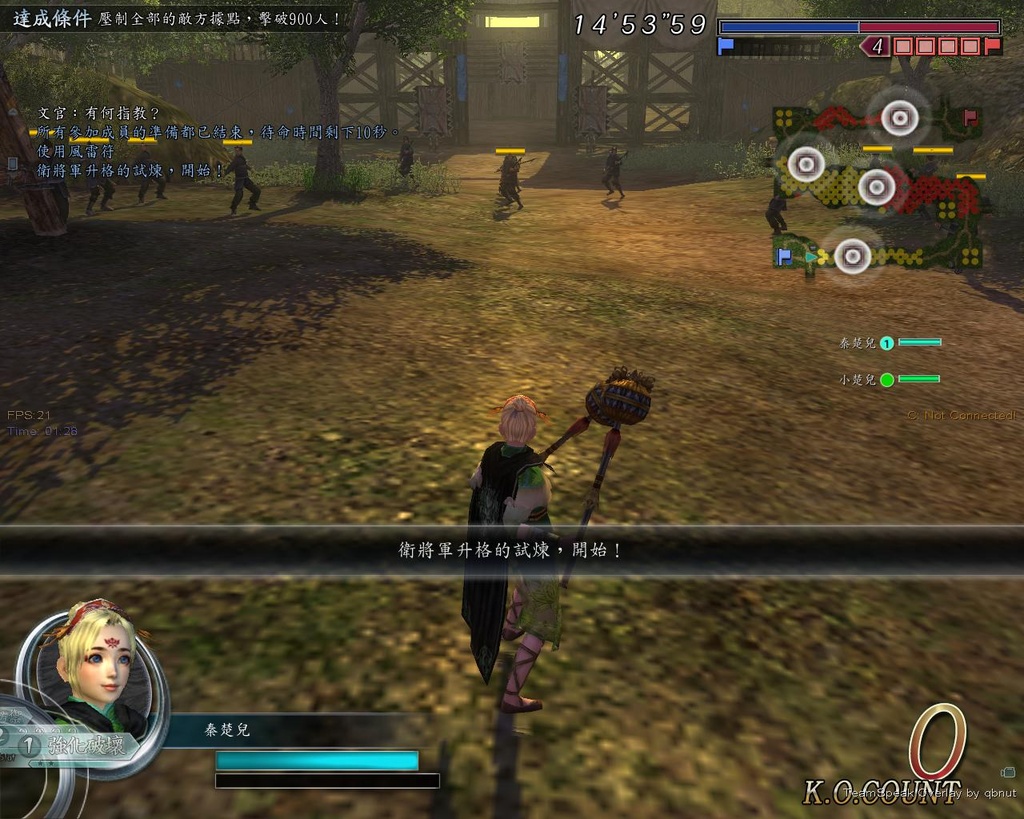Click the blonde character portrait
Viewport: 1024px width, 819px height.
pyautogui.click(x=95, y=660)
